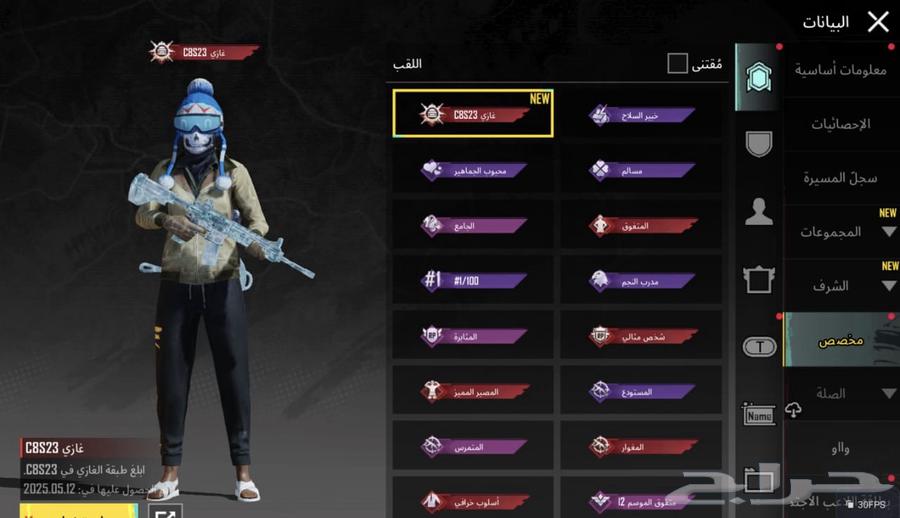The width and height of the screenshot is (900, 518).
Task: Choose the خبير السلاح title
Action: click(641, 114)
